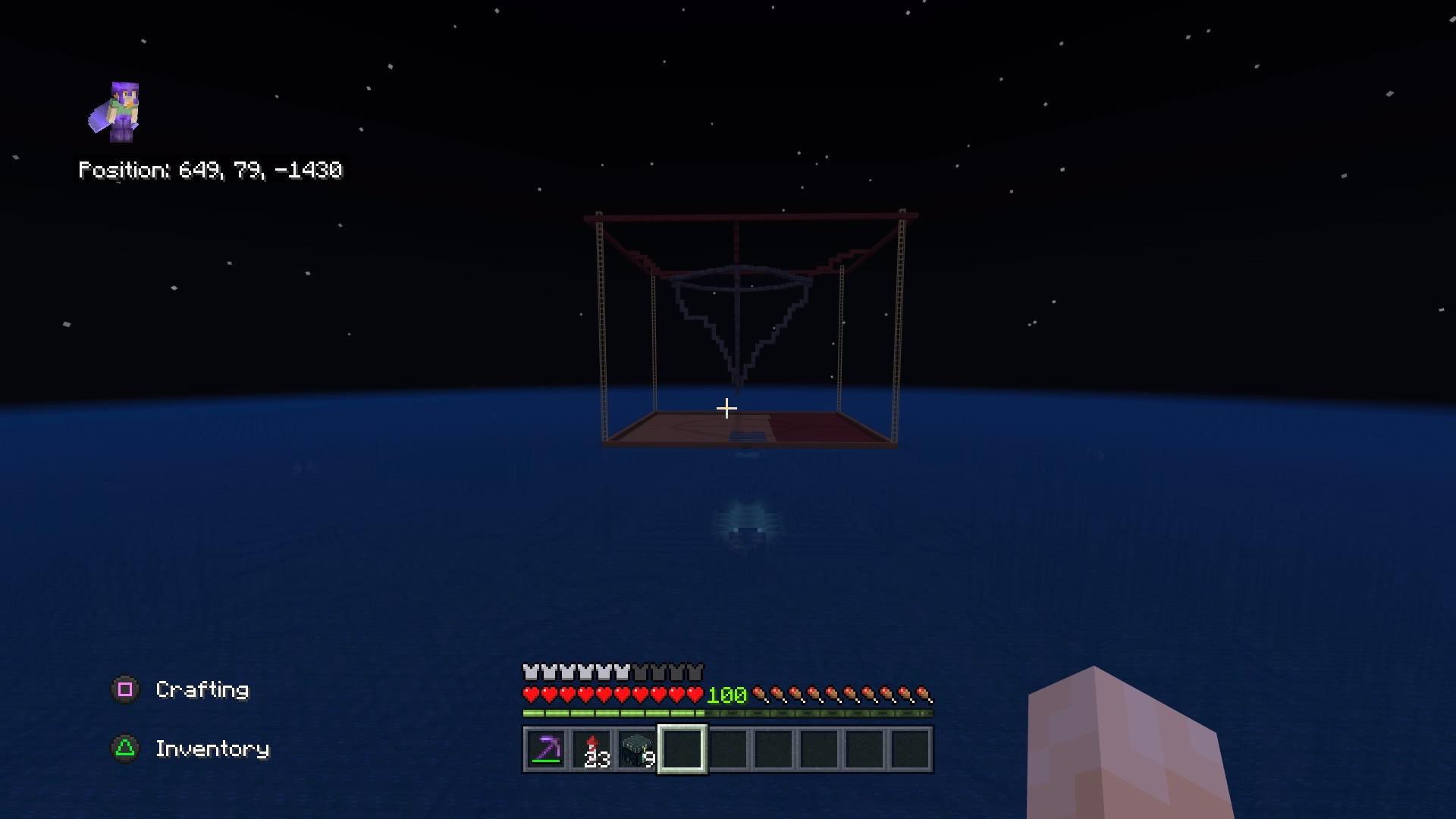The image size is (1456, 819).
Task: Click the Position coordinates text
Action: 211,171
